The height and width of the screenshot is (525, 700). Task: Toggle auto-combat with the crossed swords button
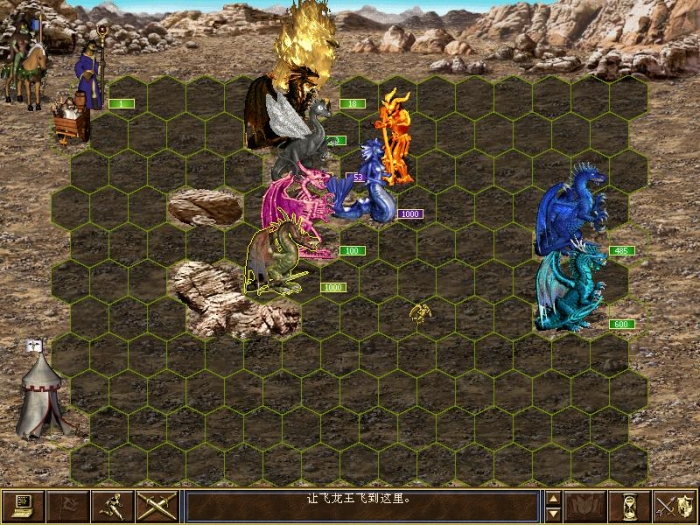[158, 505]
